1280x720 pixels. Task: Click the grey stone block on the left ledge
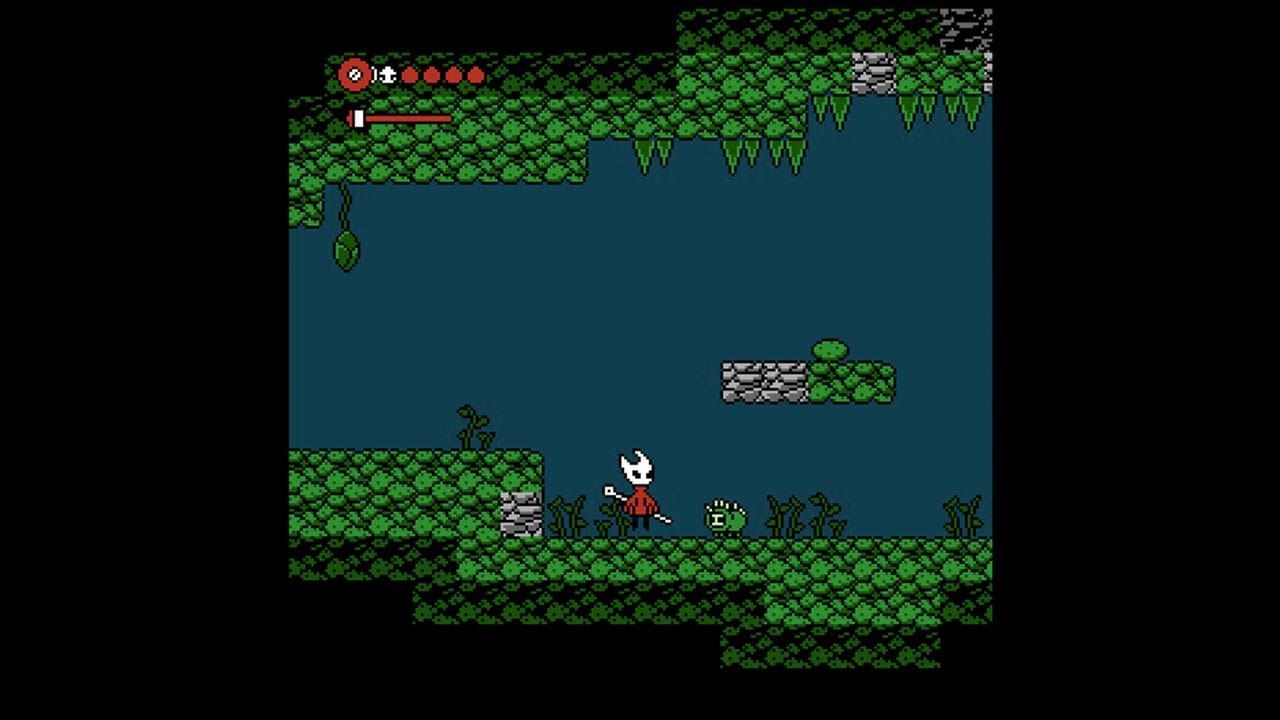(521, 512)
